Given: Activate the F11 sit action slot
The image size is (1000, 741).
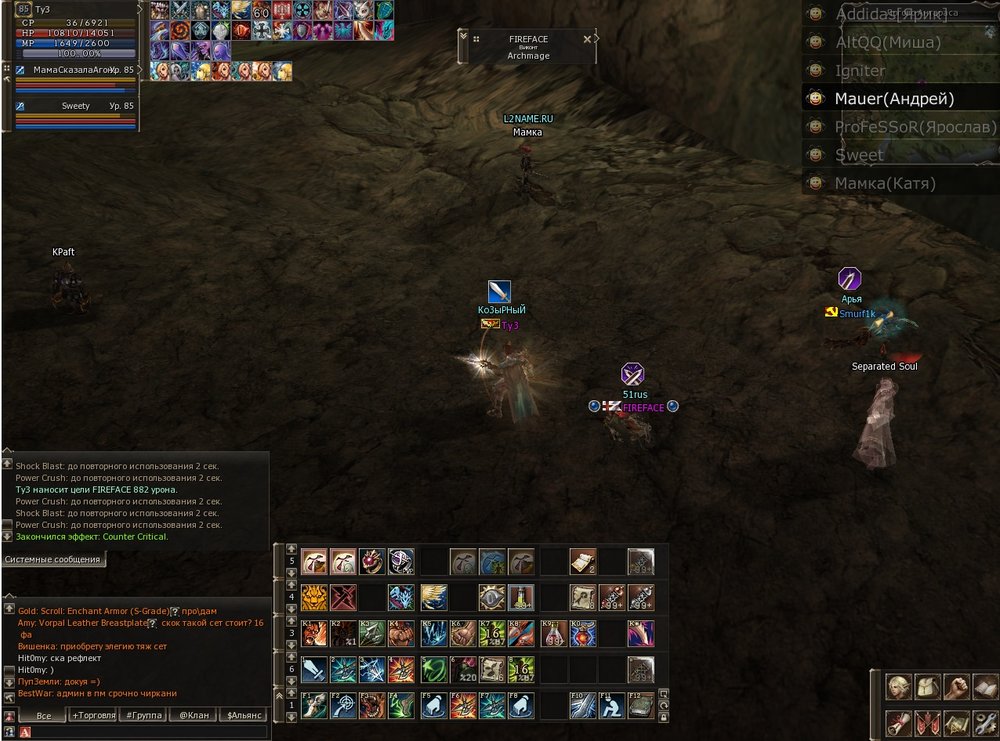Looking at the screenshot, I should [612, 705].
